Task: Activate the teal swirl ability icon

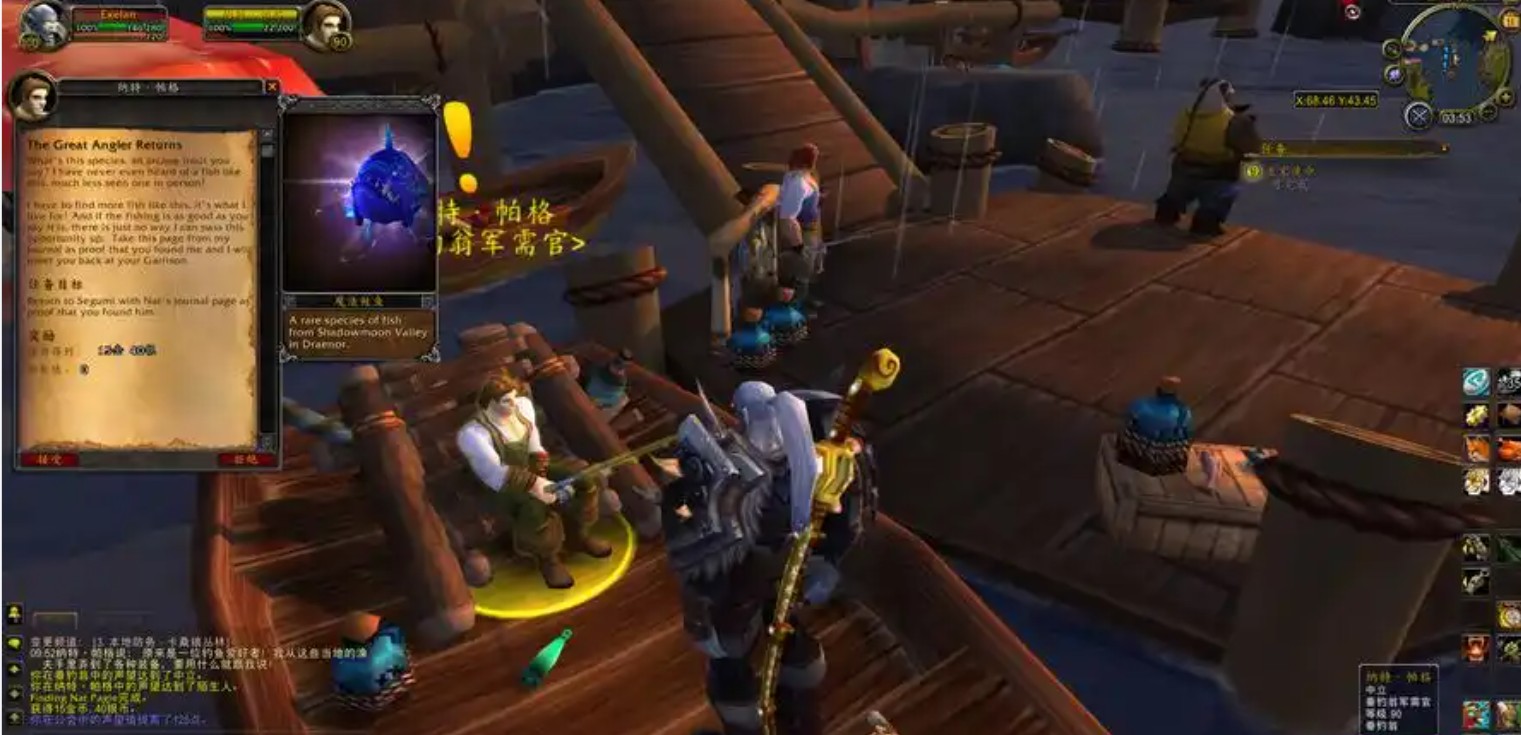Action: [1477, 382]
